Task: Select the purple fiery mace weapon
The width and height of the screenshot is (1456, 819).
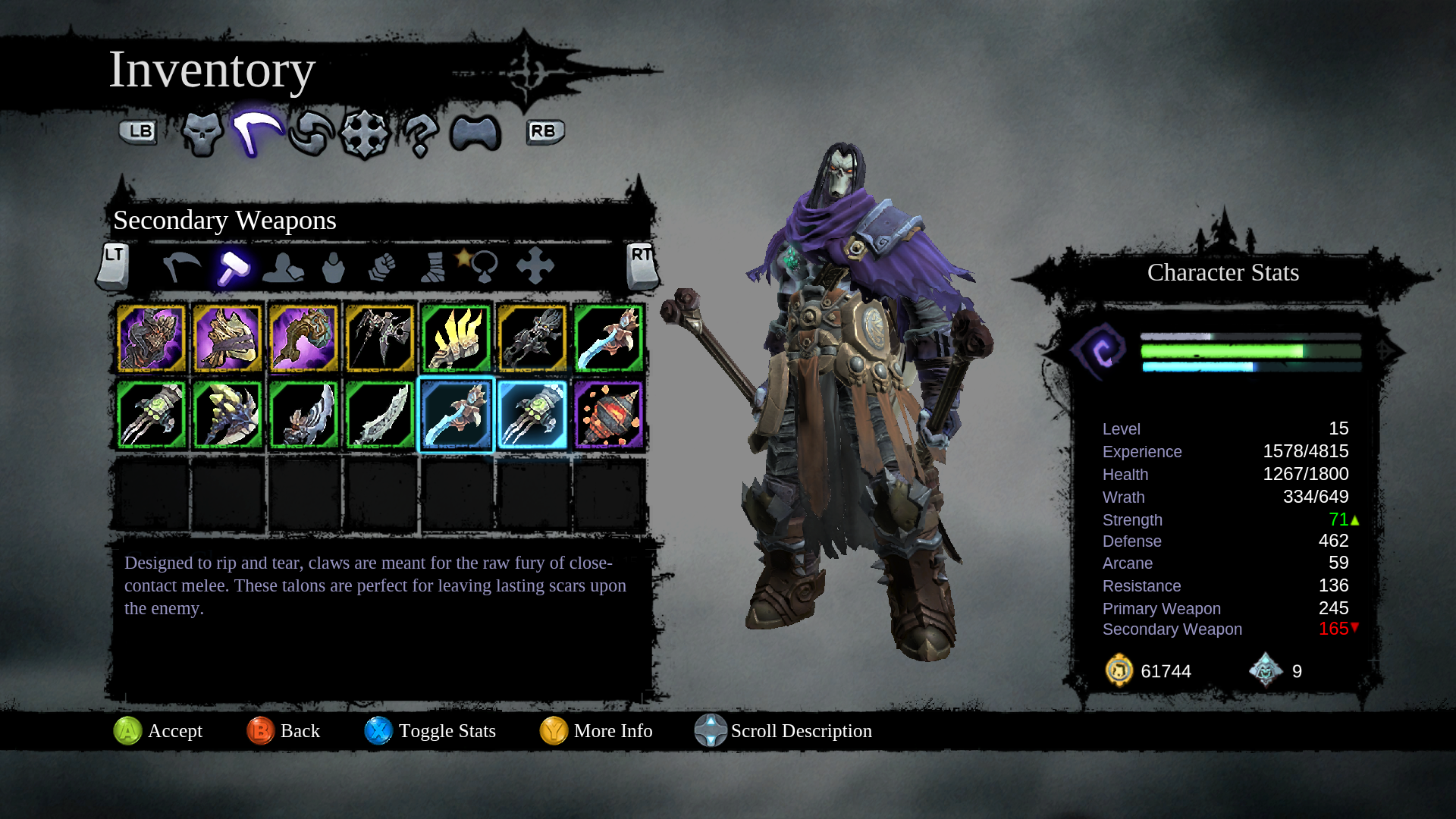Action: 609,415
